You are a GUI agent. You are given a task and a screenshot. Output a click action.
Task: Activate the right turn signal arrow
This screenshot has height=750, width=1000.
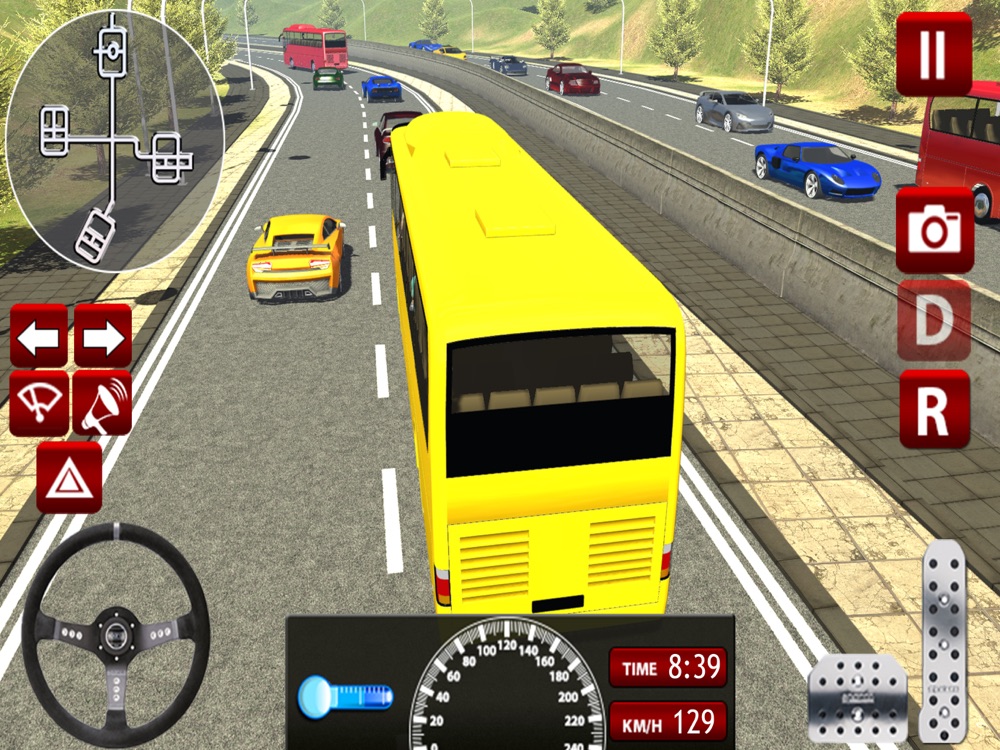pos(103,336)
